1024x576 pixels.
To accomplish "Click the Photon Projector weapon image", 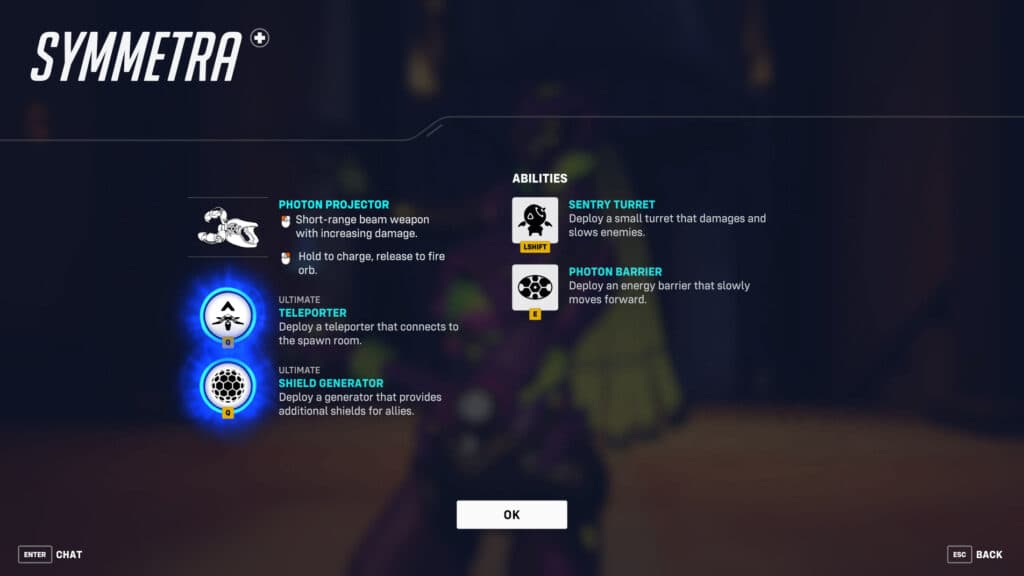I will click(x=228, y=227).
